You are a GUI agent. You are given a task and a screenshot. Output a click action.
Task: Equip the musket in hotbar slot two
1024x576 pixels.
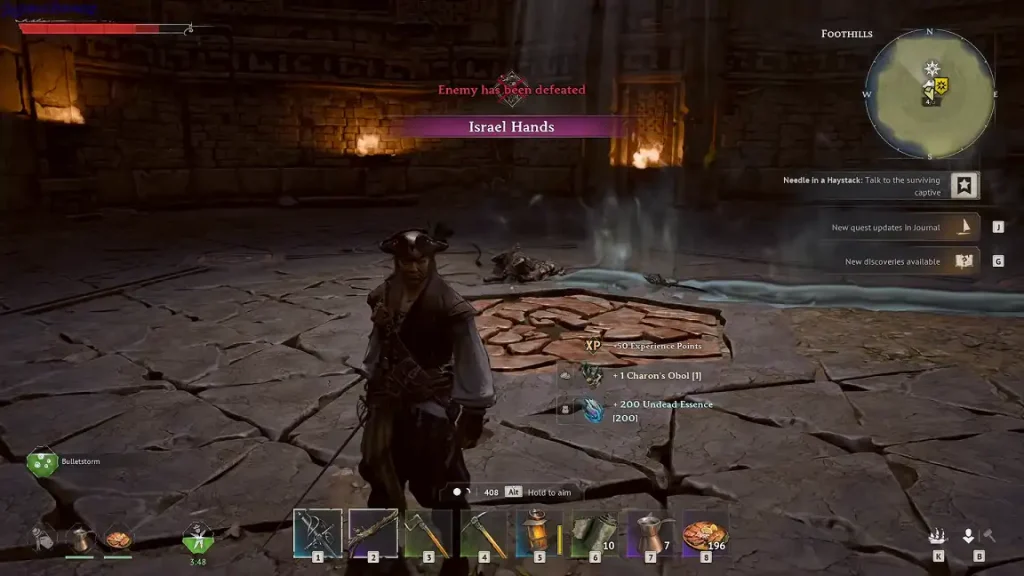coord(373,532)
